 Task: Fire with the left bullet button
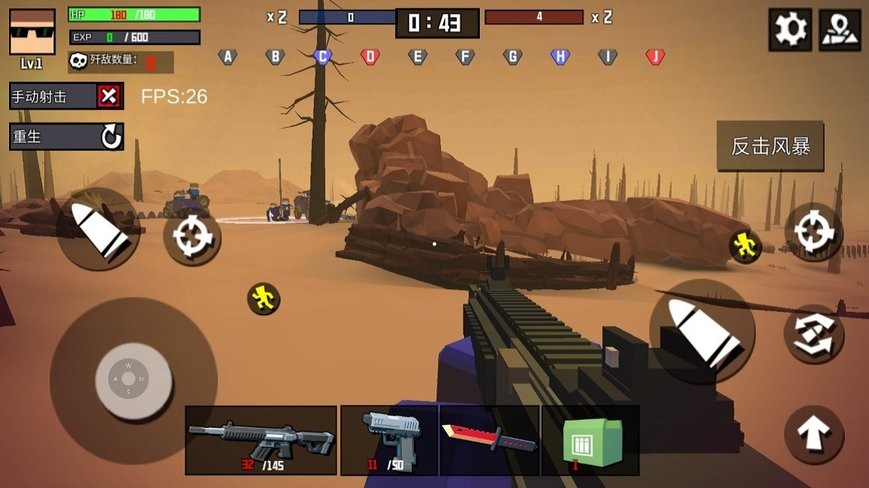(x=98, y=229)
